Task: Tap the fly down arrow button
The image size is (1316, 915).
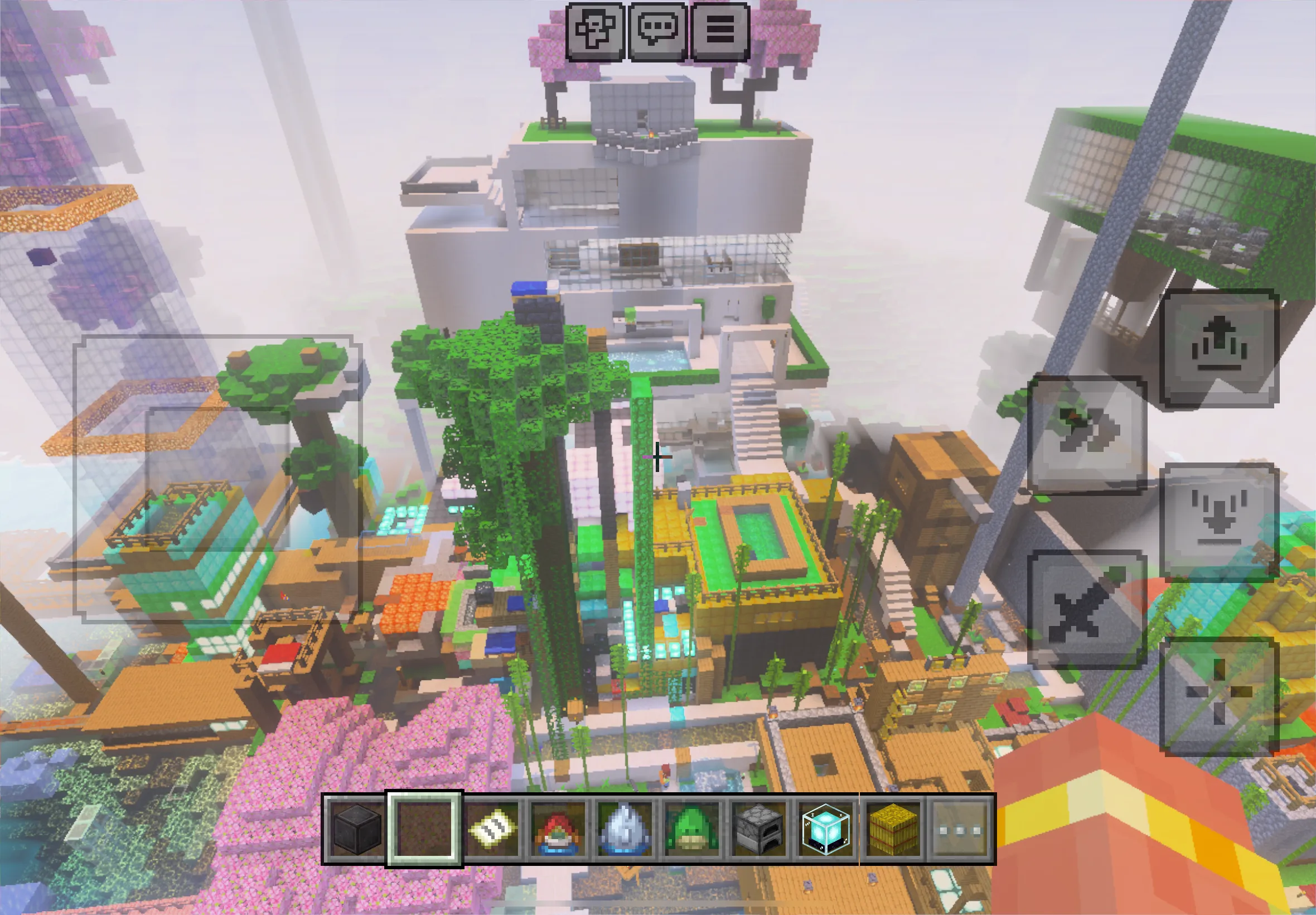Action: (x=1220, y=522)
